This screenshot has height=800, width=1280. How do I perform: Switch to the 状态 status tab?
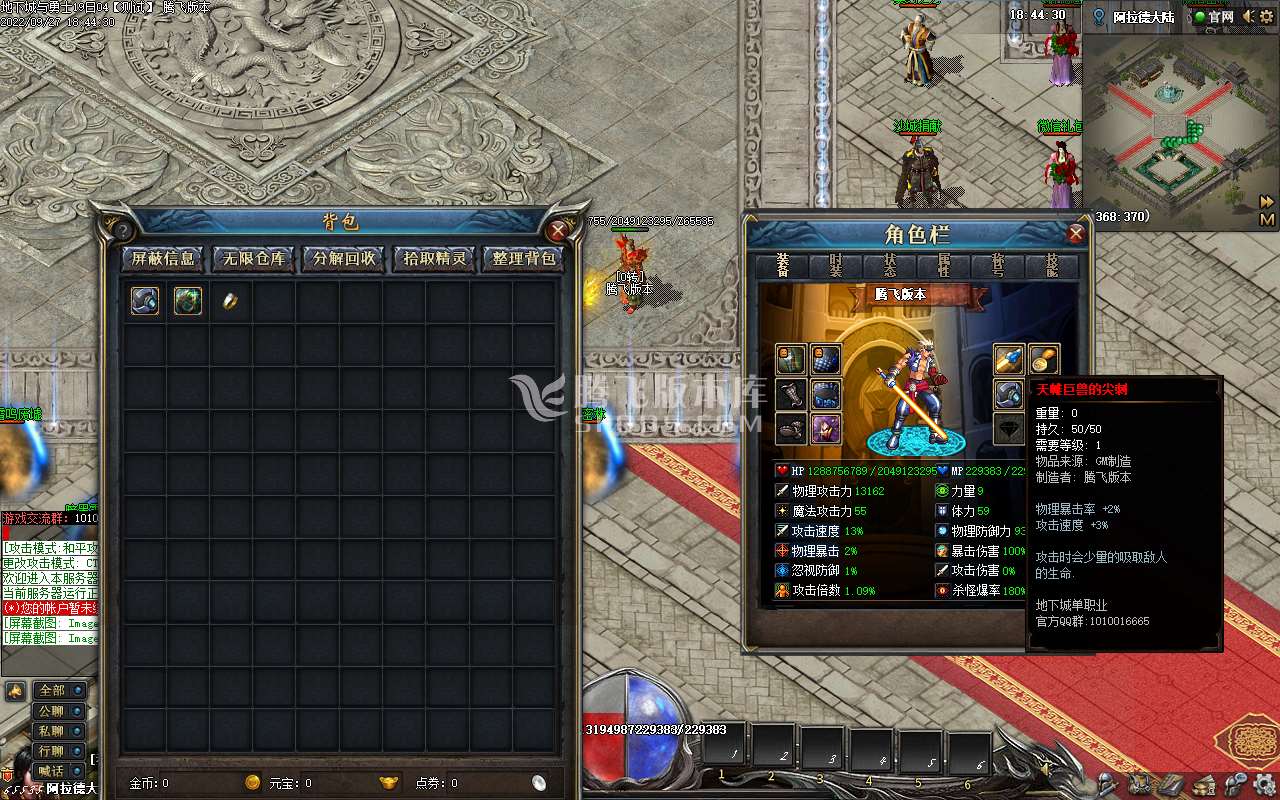(890, 266)
